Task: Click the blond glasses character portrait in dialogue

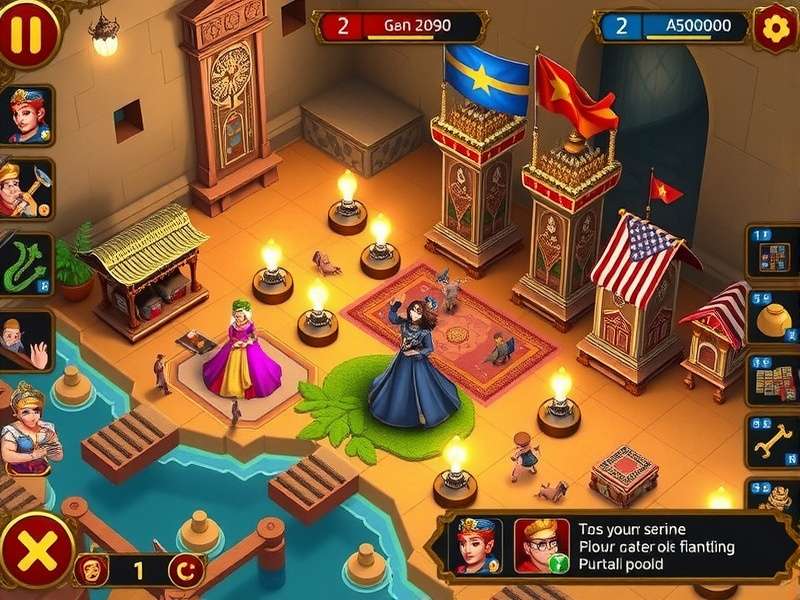Action: 541,545
